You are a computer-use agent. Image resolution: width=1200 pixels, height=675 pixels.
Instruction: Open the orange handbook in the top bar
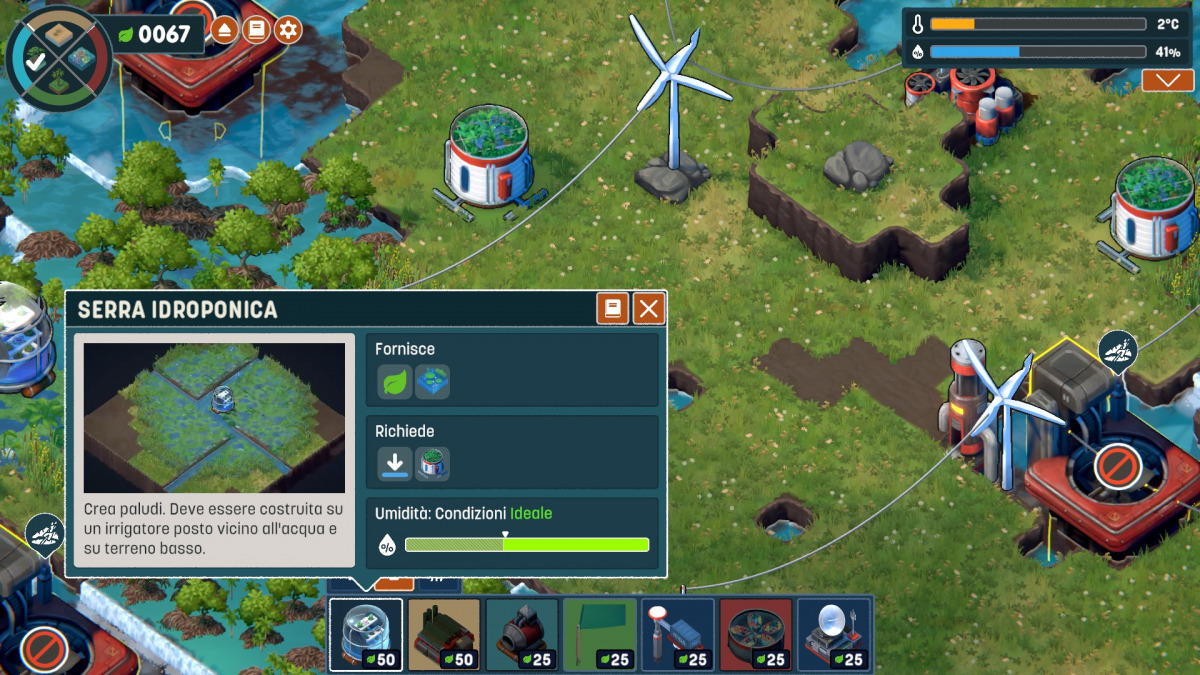[x=257, y=30]
